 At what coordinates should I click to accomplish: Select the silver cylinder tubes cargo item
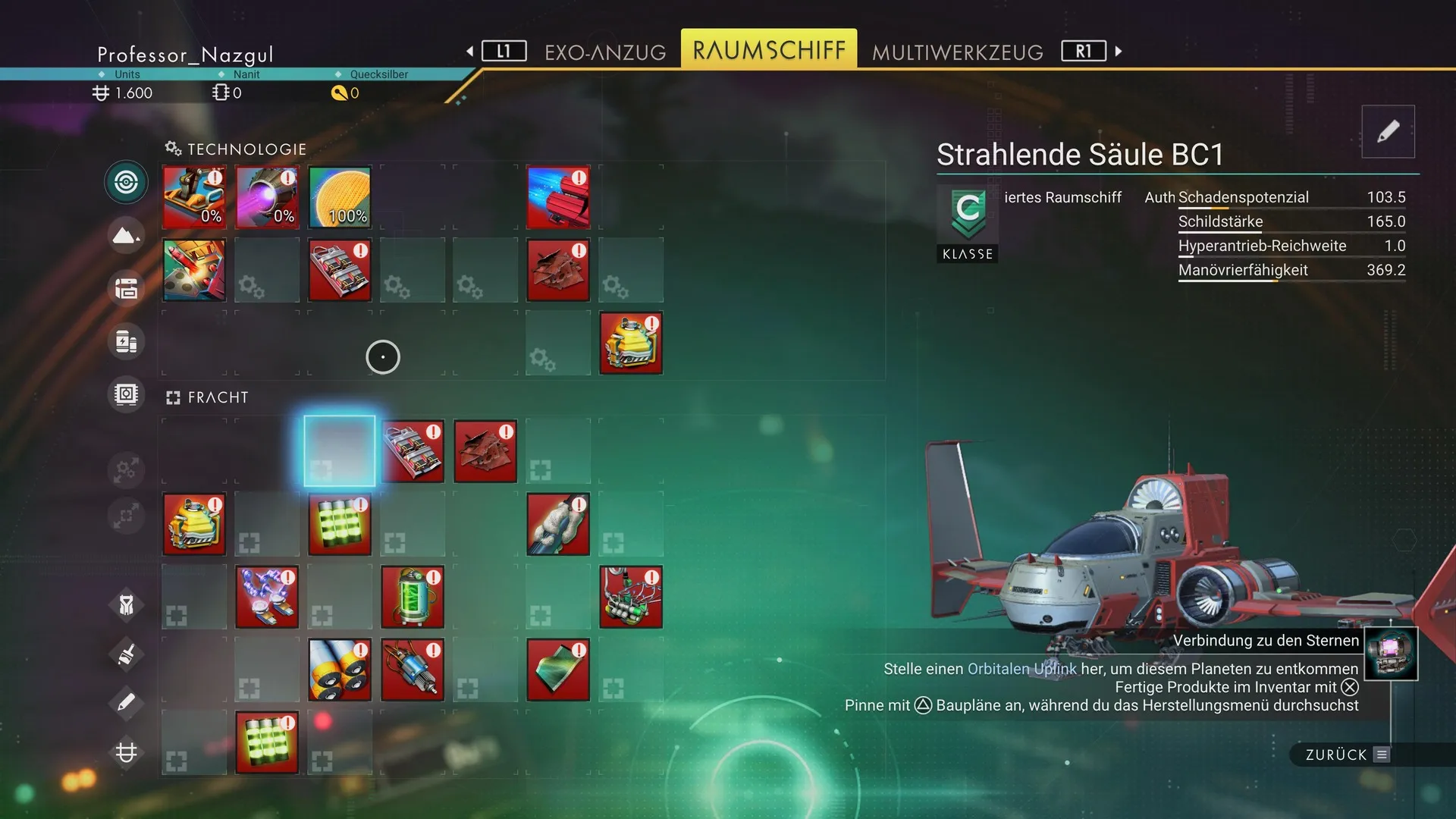coord(340,670)
